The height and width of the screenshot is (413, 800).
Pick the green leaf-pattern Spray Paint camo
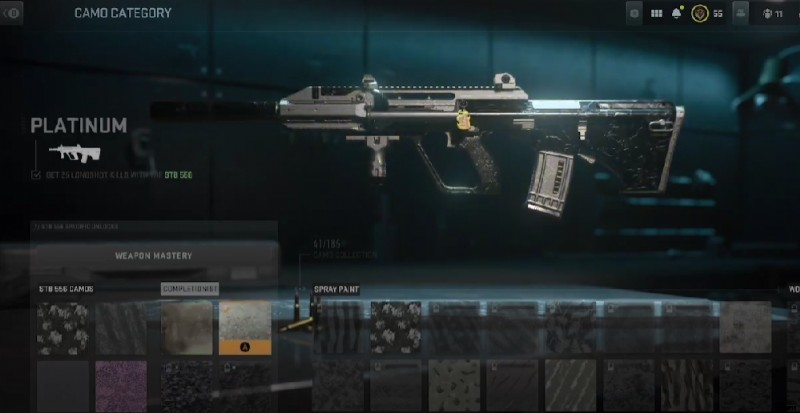click(x=453, y=385)
